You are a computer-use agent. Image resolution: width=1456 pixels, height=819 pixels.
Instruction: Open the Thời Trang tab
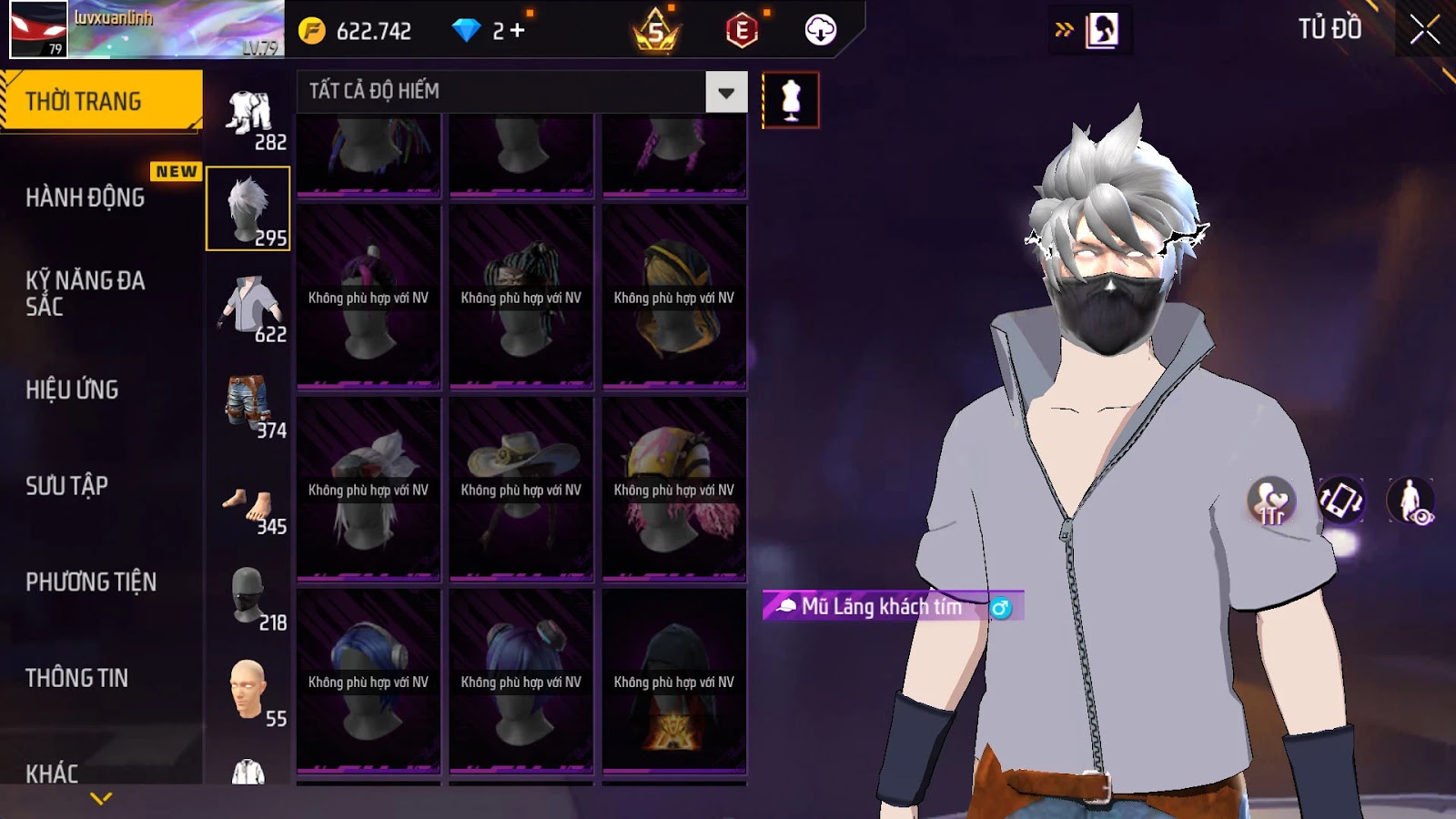pos(101,101)
